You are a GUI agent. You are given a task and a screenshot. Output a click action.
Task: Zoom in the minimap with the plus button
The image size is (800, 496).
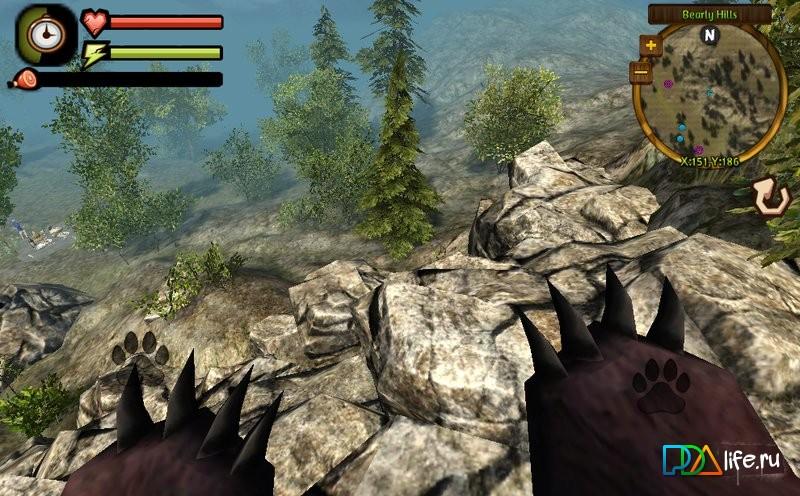651,45
